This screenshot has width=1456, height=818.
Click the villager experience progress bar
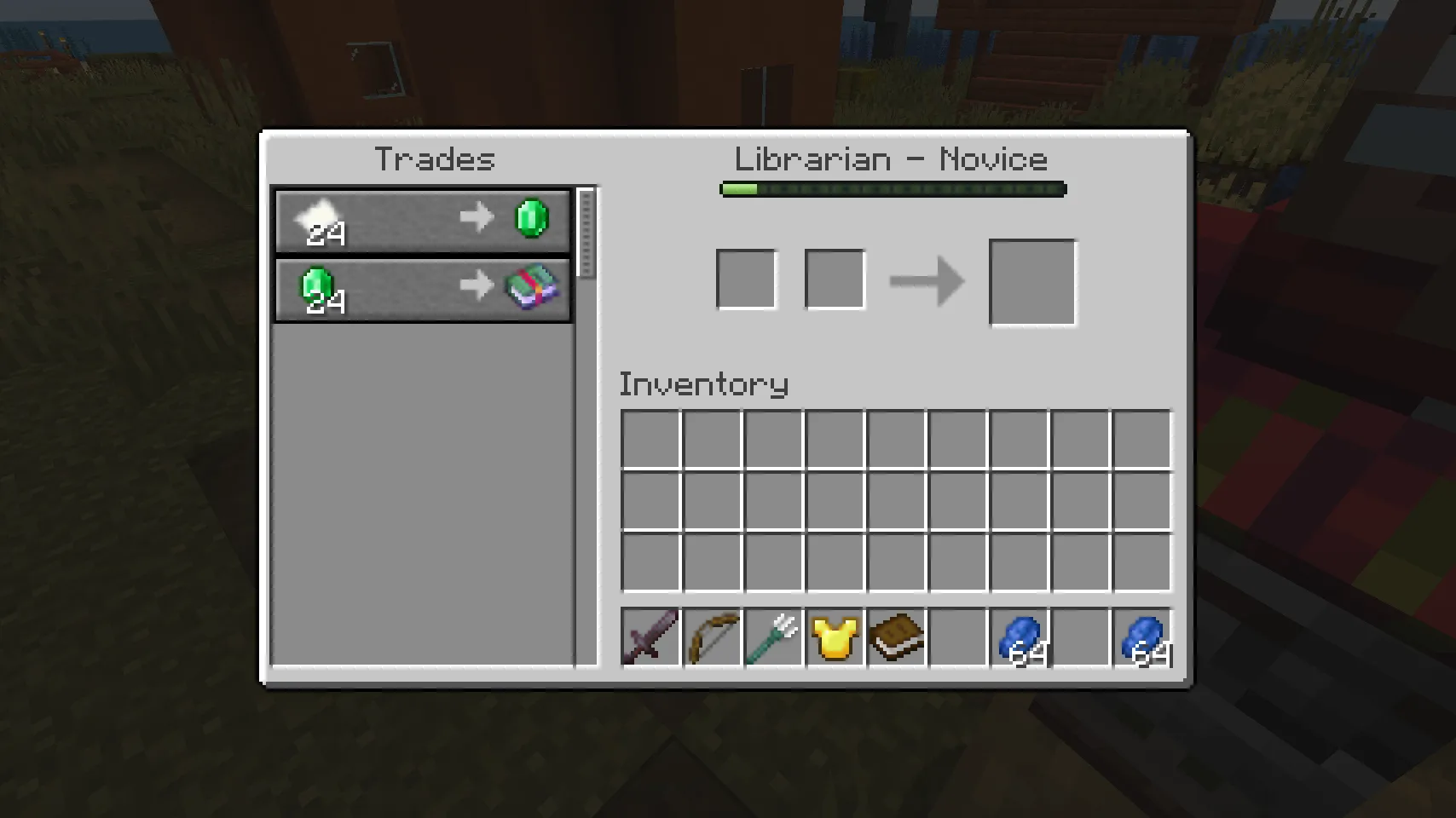tap(892, 189)
